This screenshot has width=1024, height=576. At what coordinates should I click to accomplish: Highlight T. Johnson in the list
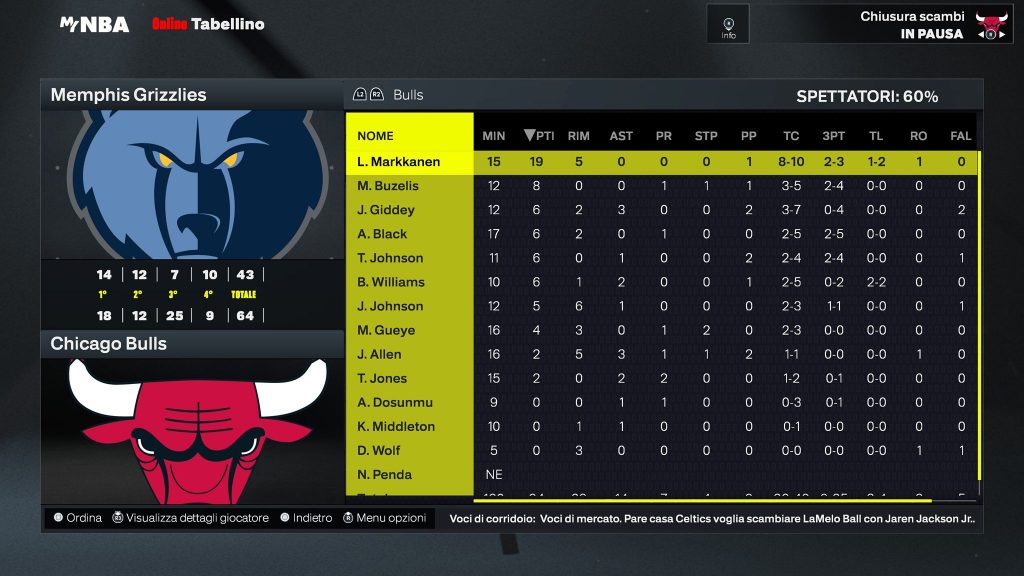pos(390,258)
